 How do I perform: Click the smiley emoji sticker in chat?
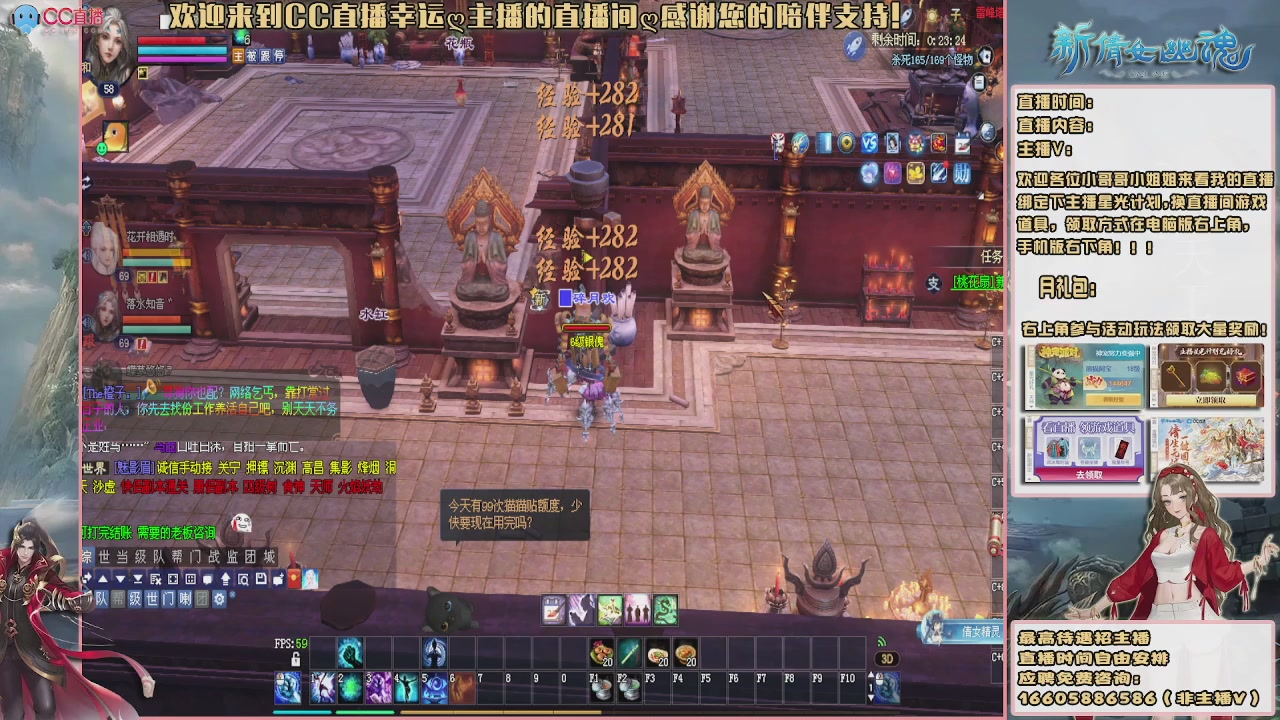(x=241, y=524)
